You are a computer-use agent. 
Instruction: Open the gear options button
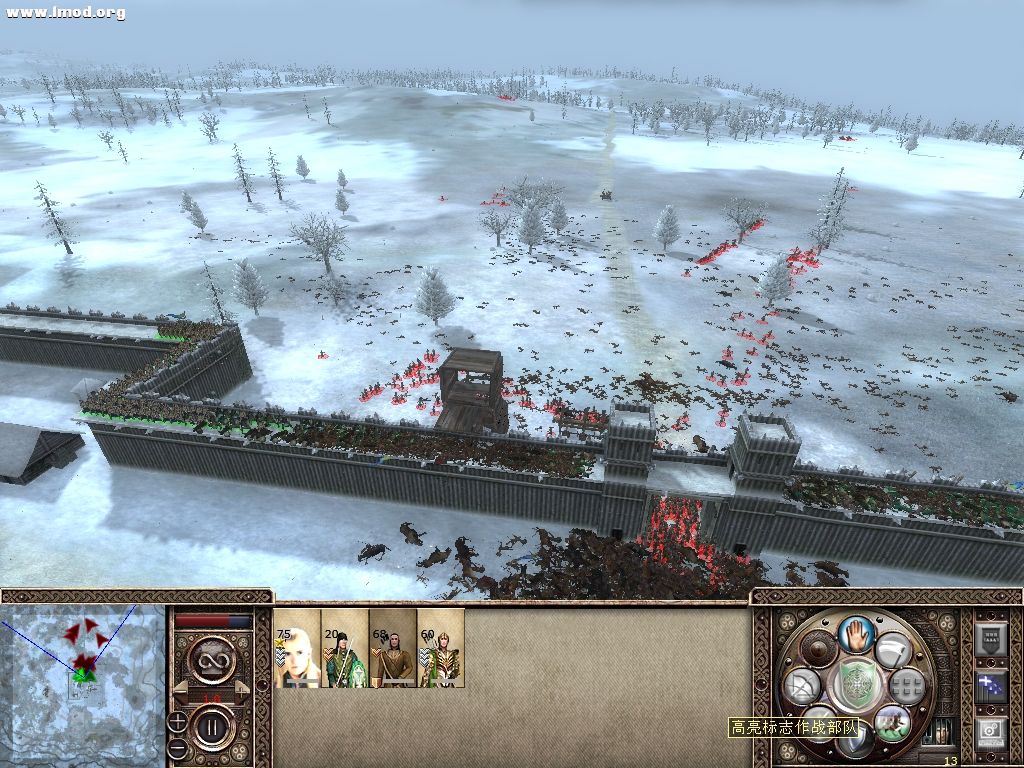991,734
